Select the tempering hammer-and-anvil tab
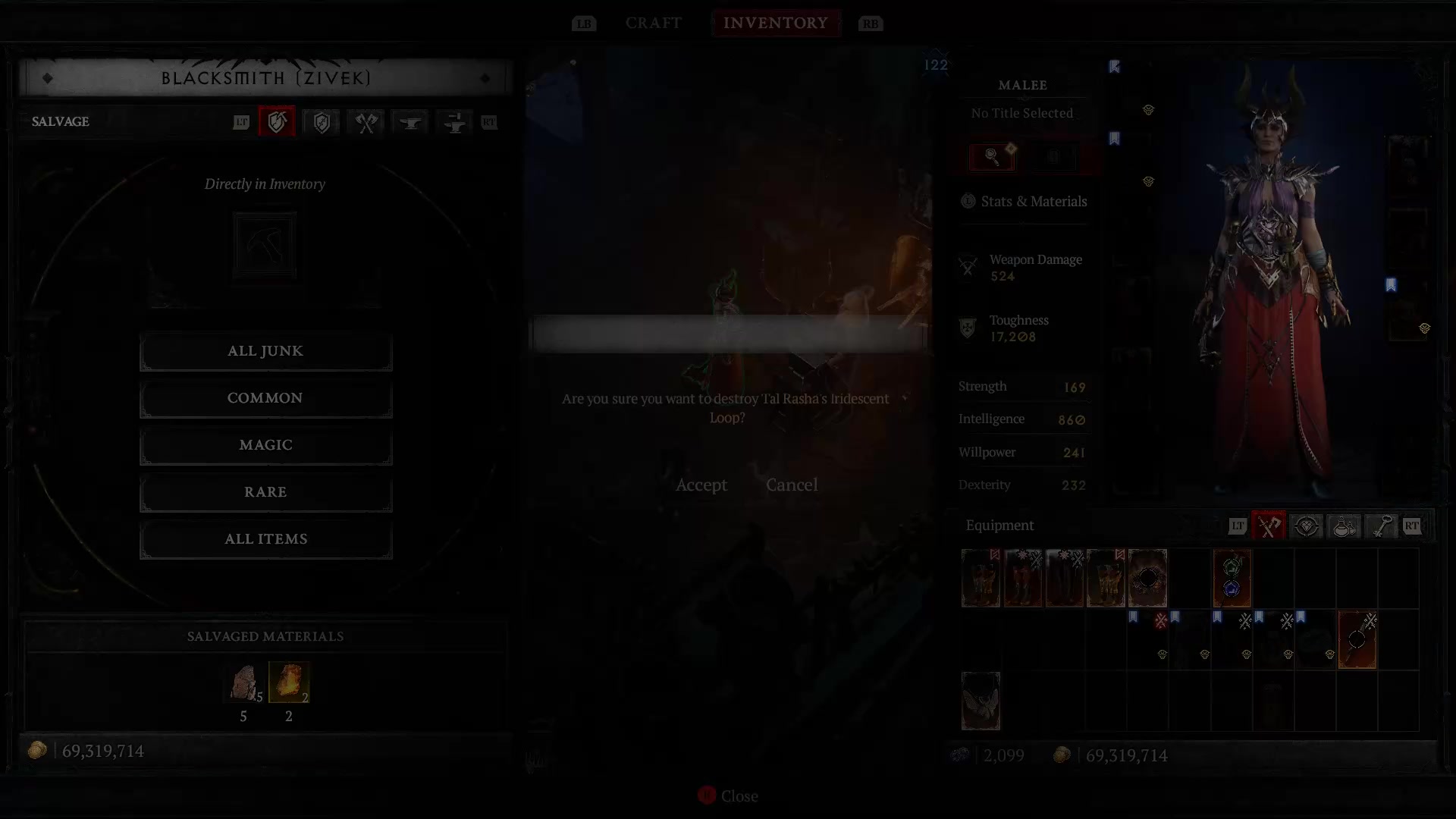The width and height of the screenshot is (1456, 819). 454,122
